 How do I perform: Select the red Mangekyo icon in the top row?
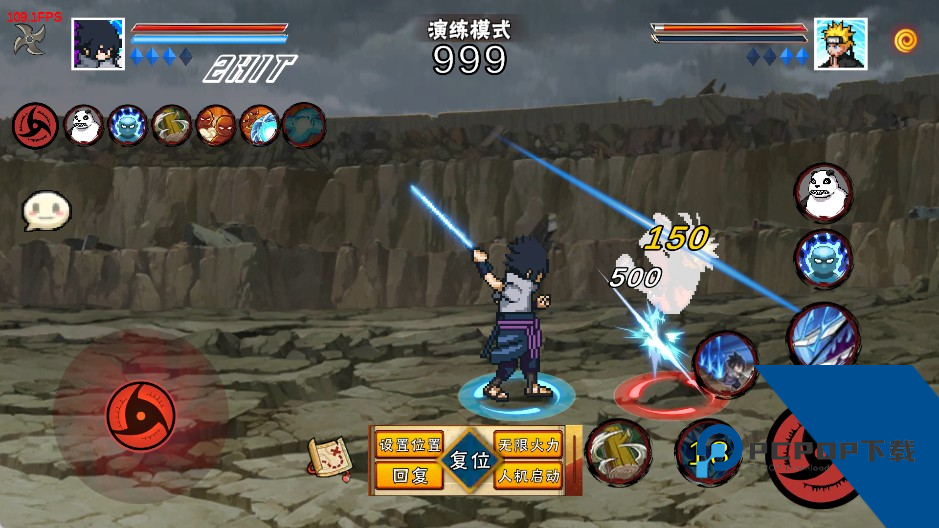(33, 125)
